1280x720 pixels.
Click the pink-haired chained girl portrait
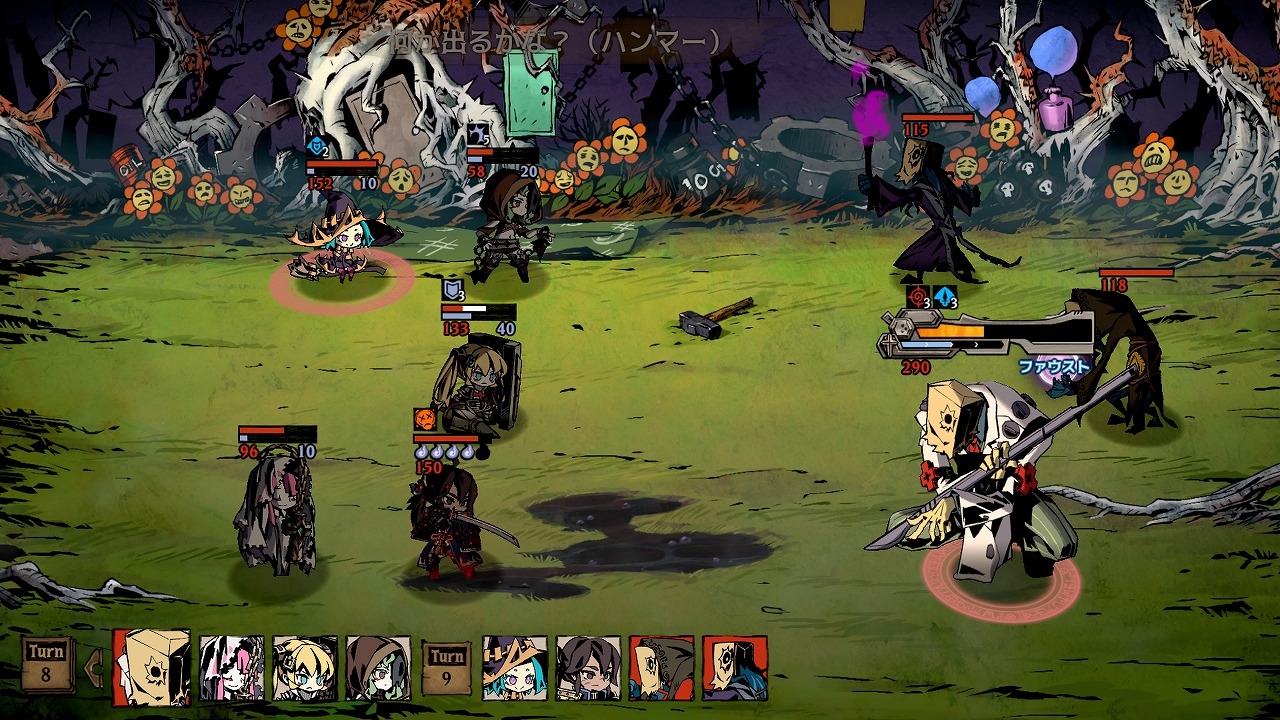[x=232, y=668]
